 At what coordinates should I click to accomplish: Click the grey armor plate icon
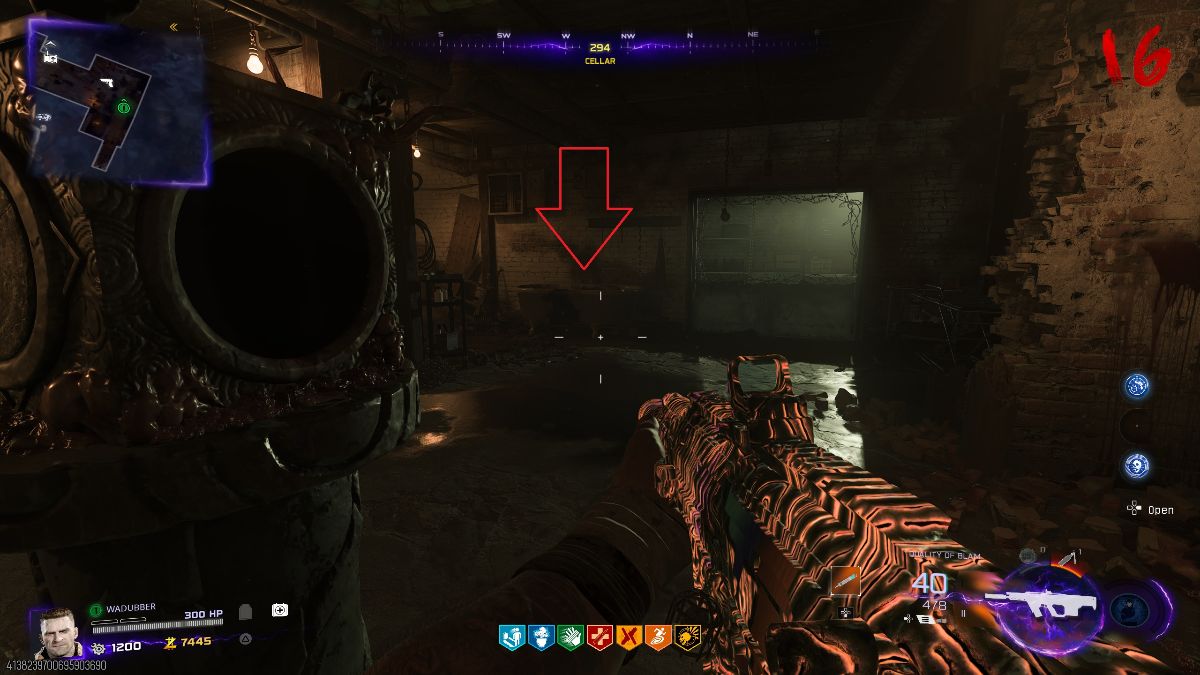click(246, 611)
